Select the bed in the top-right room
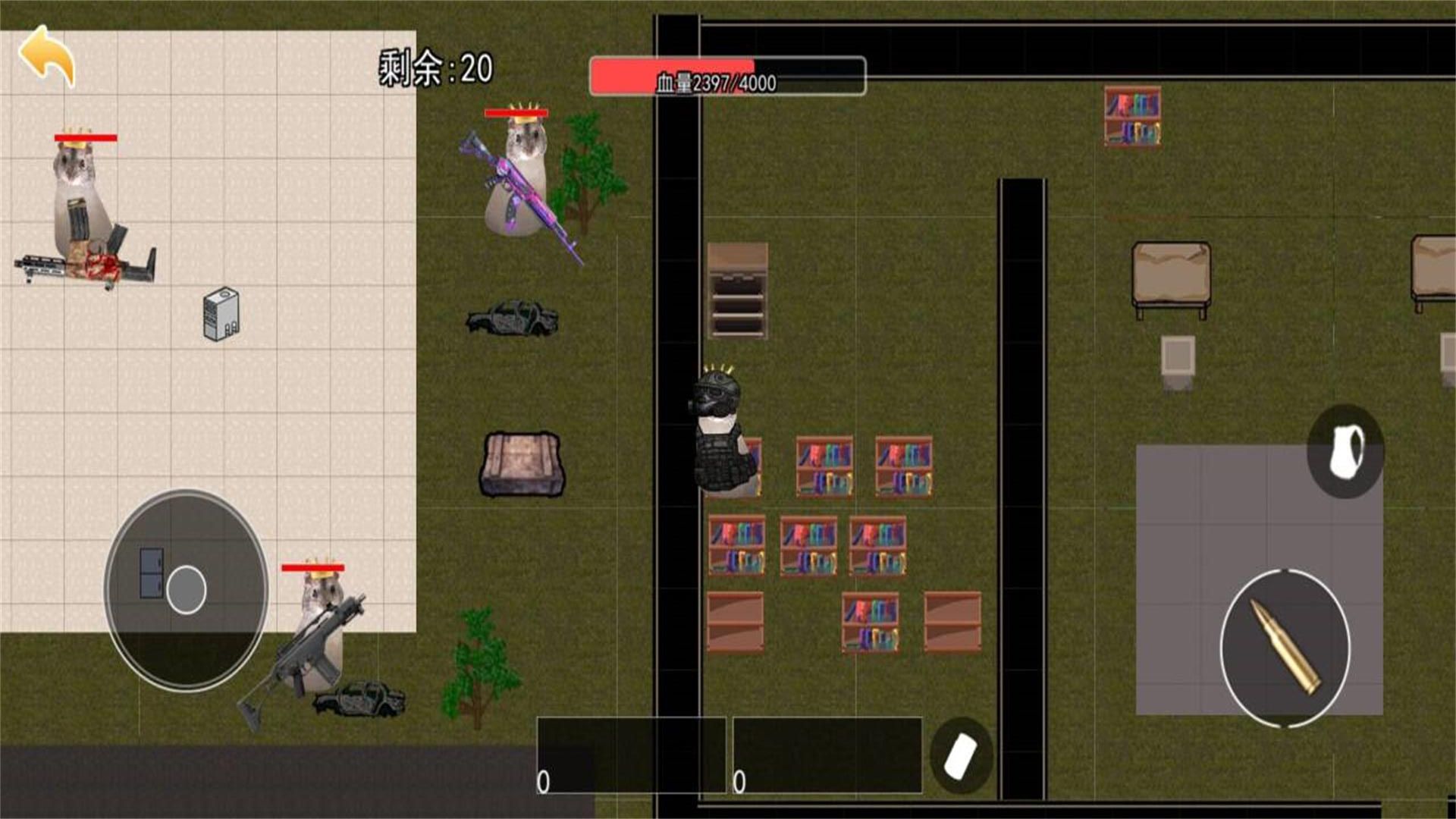 tap(1172, 269)
